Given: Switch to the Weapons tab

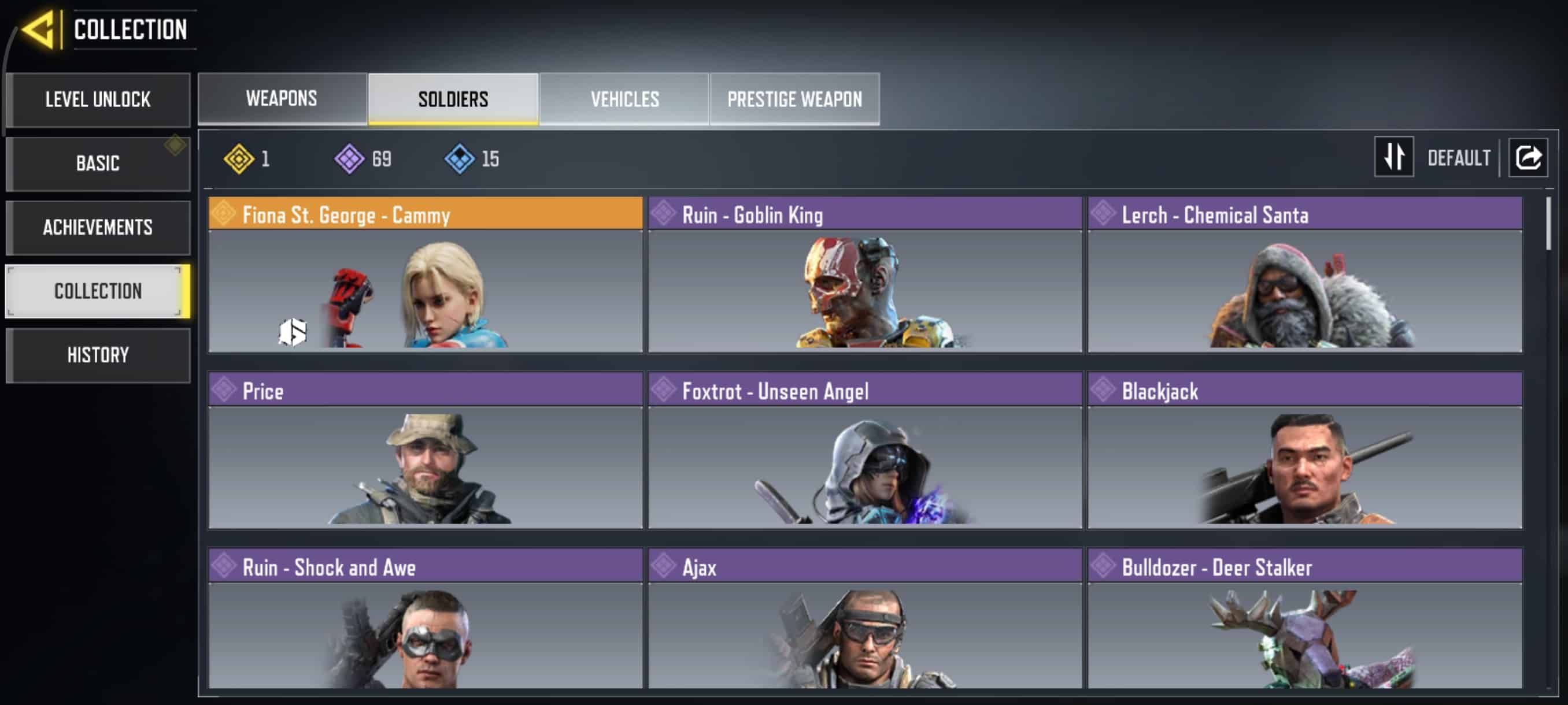Looking at the screenshot, I should click(282, 99).
